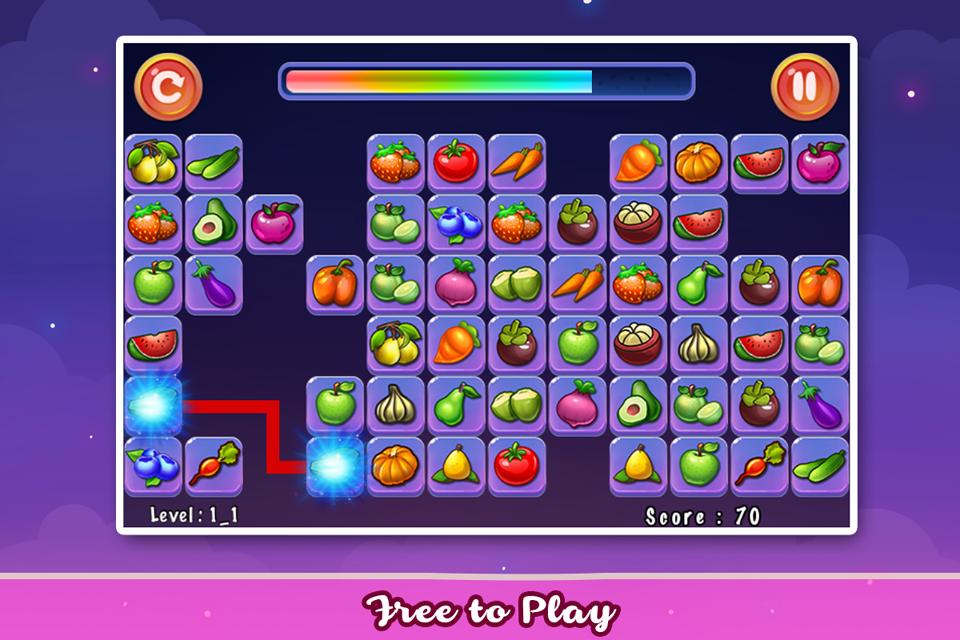Click the orange restart arrow button
The image size is (960, 640).
(168, 87)
